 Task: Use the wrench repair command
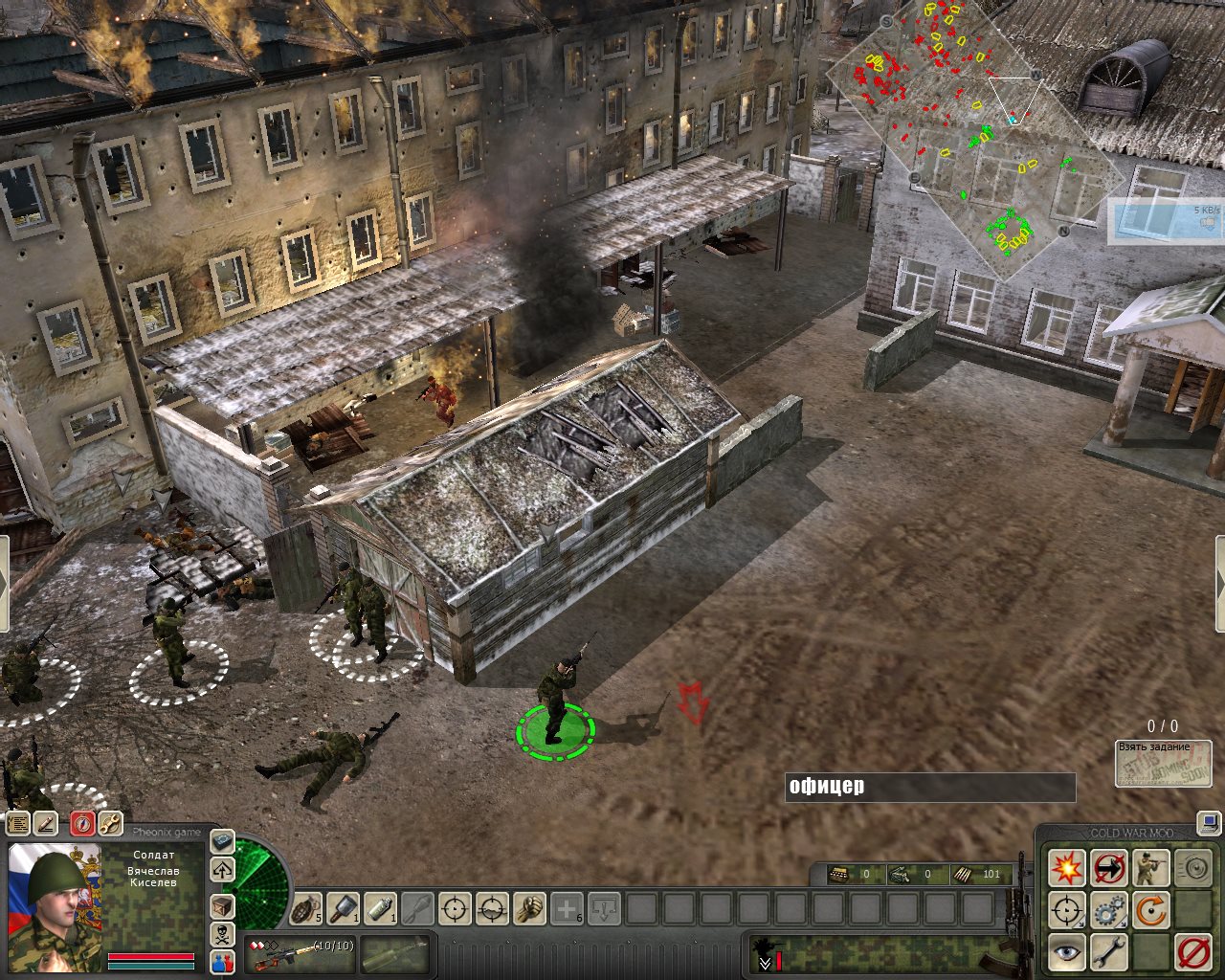point(1109,951)
